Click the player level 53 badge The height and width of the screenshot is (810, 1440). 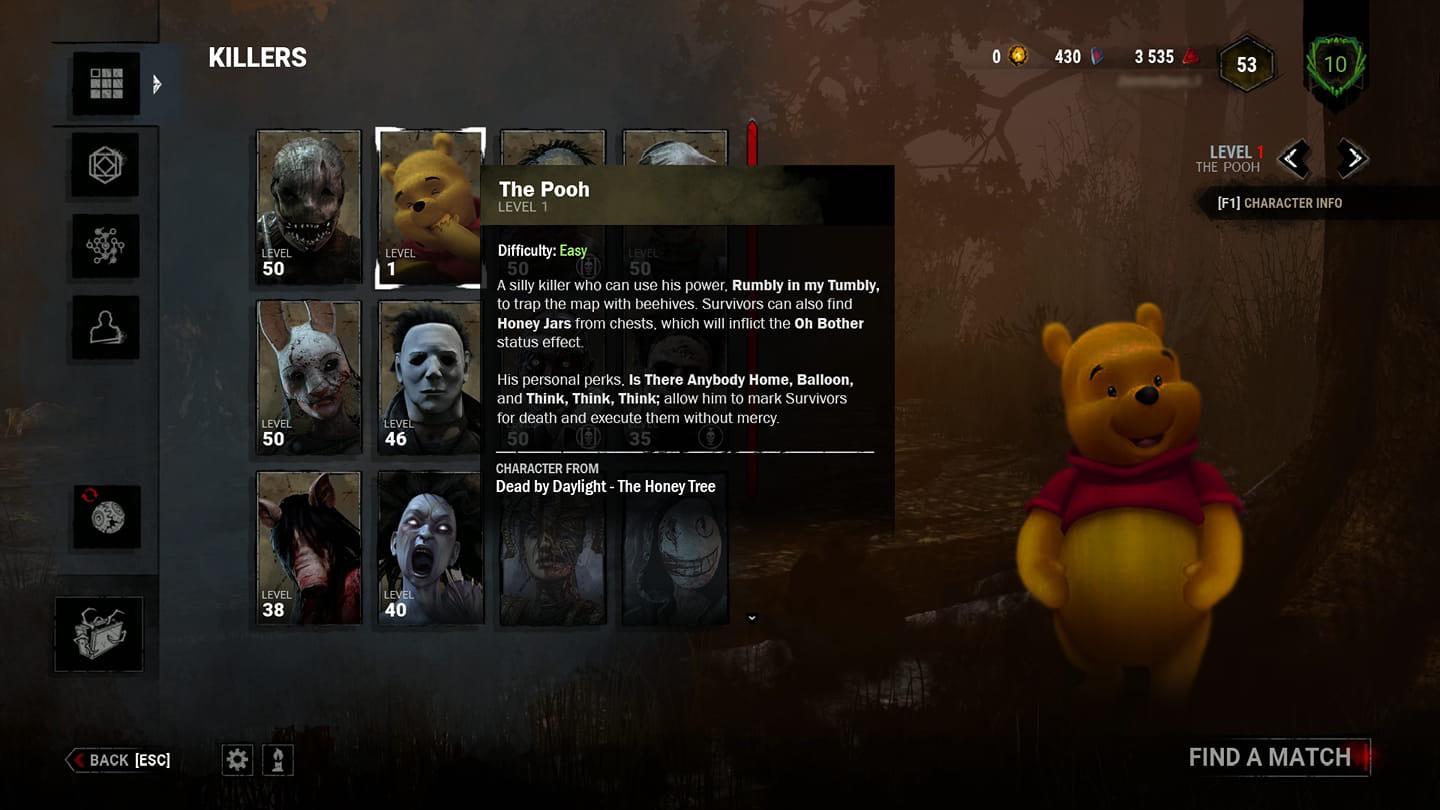point(1246,64)
